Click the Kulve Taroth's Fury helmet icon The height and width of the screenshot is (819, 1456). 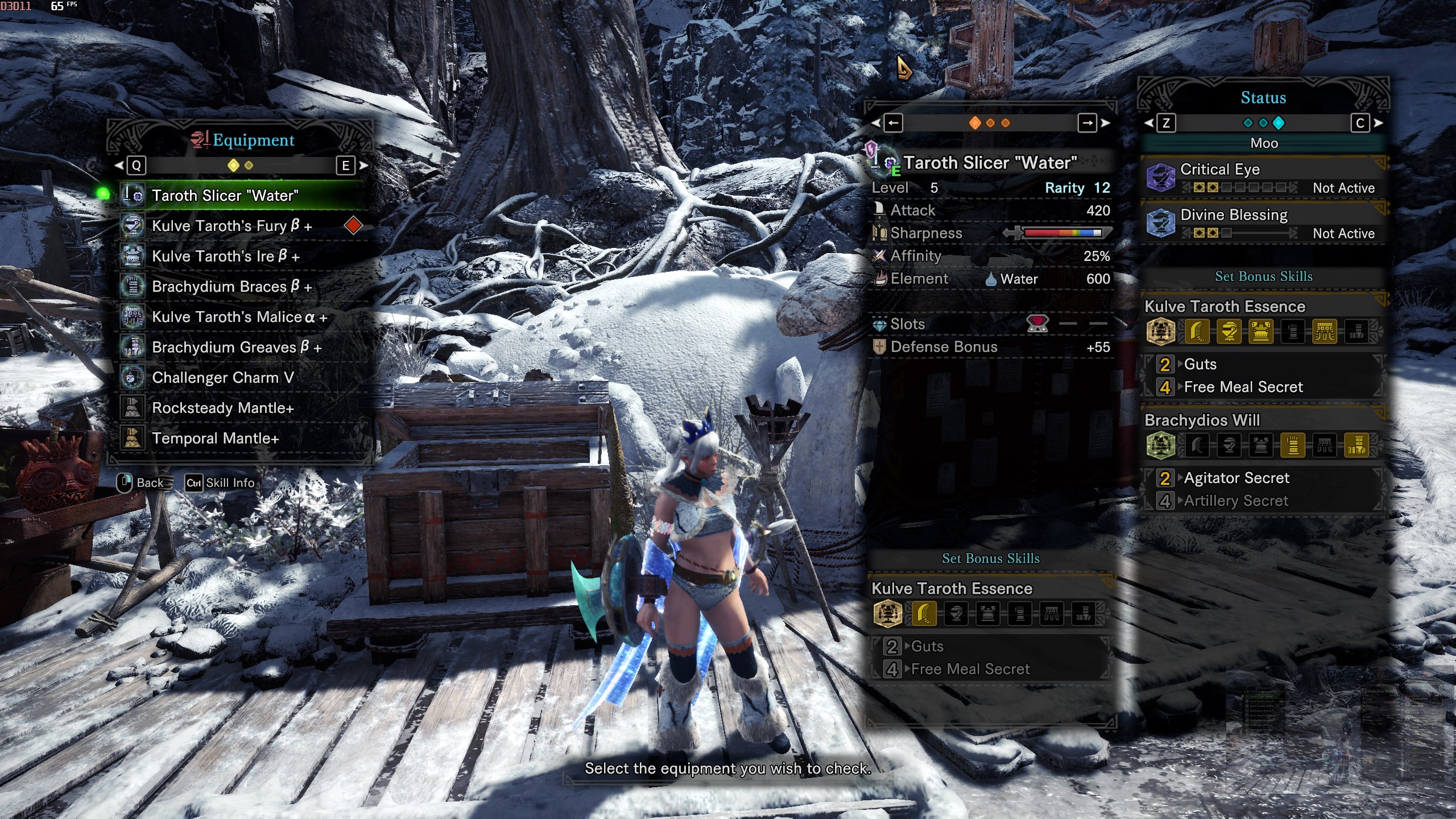click(x=133, y=226)
